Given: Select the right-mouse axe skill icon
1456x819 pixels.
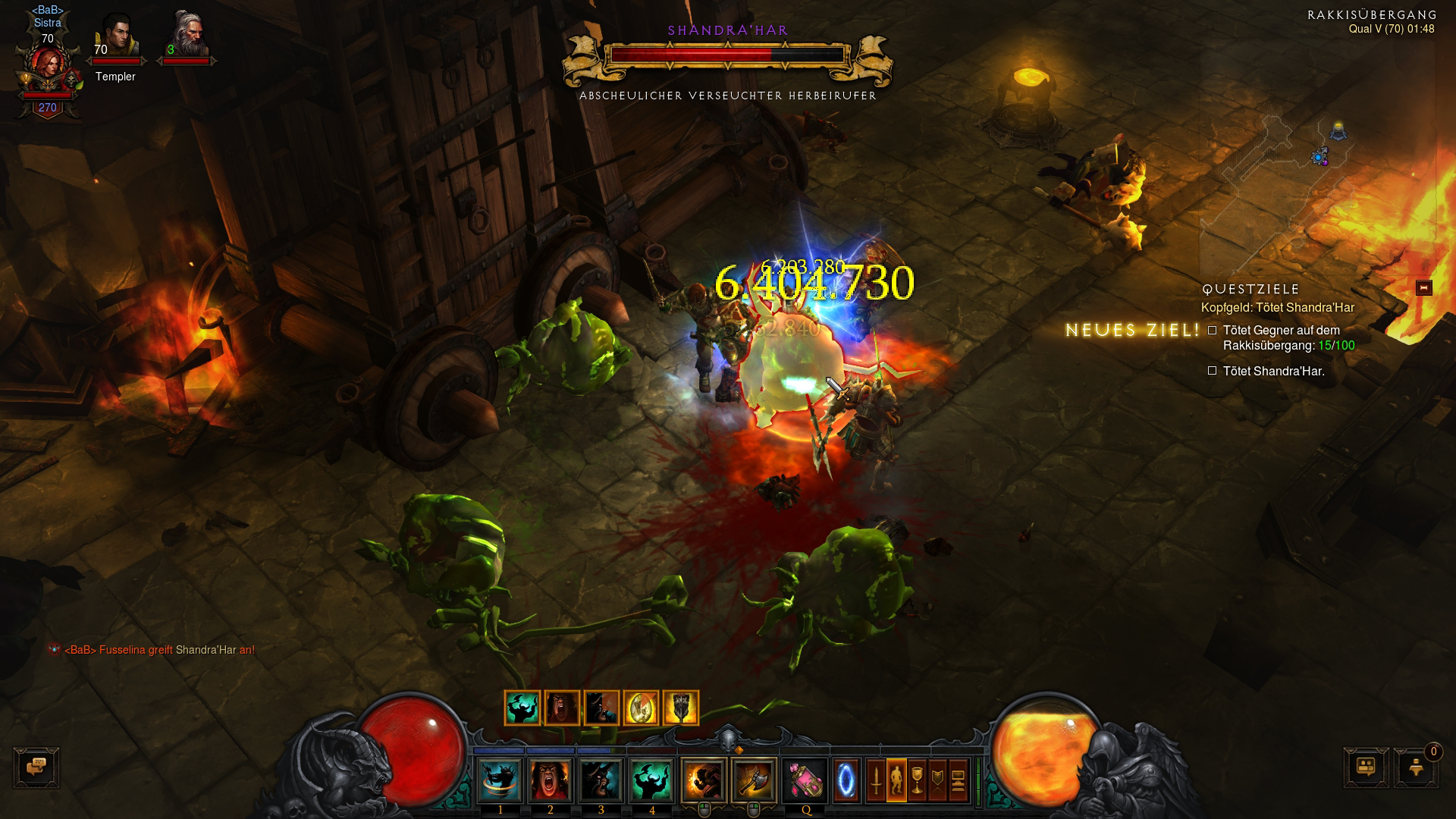Looking at the screenshot, I should click(753, 780).
